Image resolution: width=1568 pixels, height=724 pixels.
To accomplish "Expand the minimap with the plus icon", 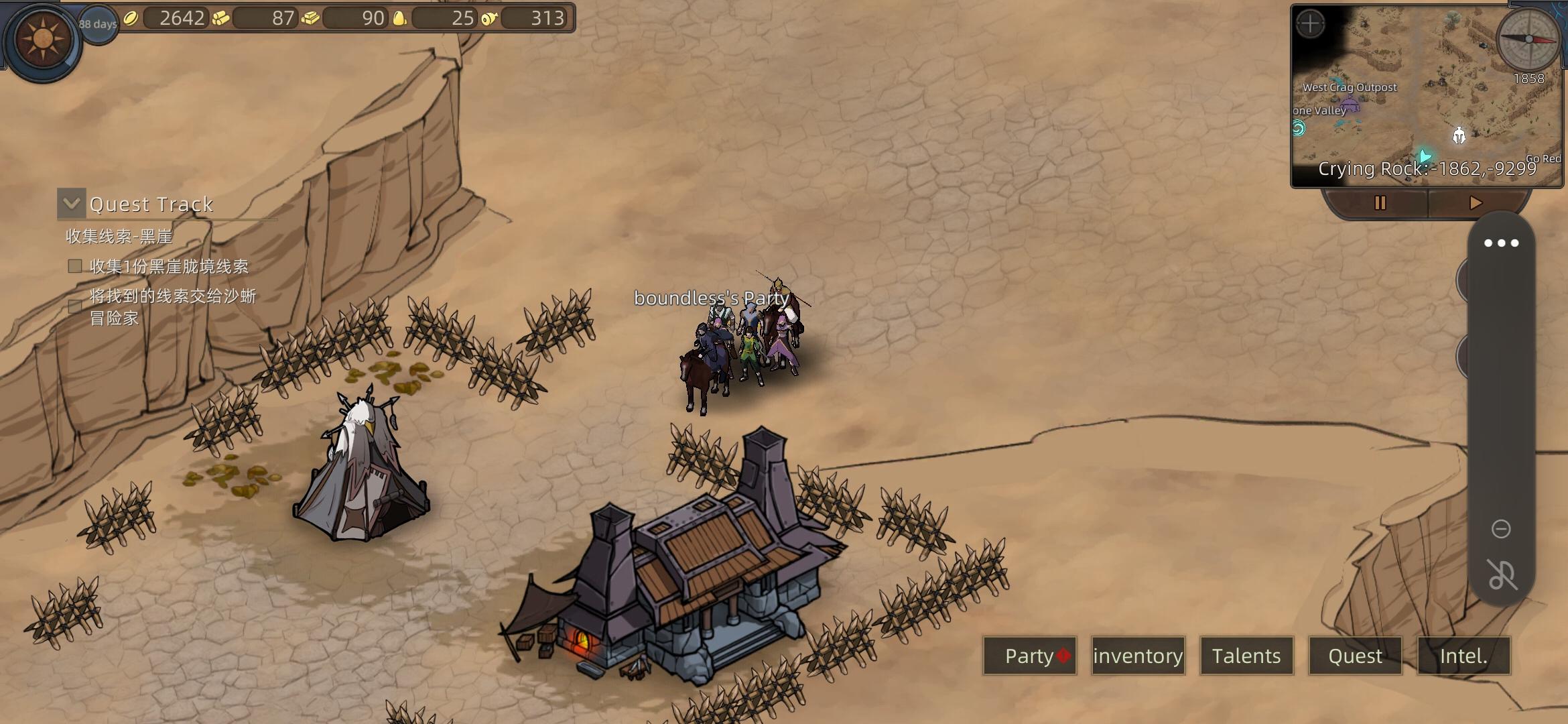I will click(1310, 25).
